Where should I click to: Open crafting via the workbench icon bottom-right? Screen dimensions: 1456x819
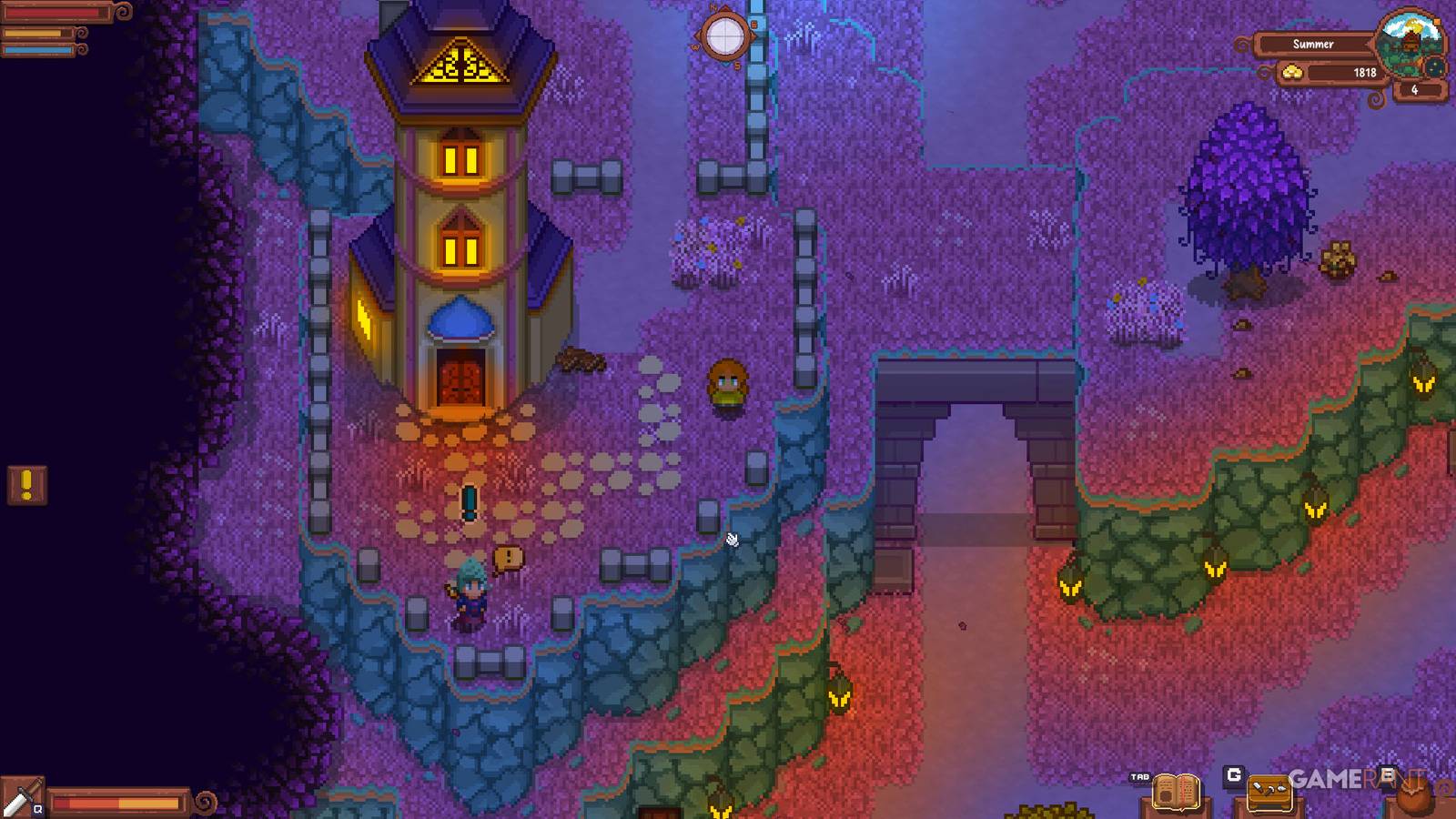pyautogui.click(x=1269, y=794)
